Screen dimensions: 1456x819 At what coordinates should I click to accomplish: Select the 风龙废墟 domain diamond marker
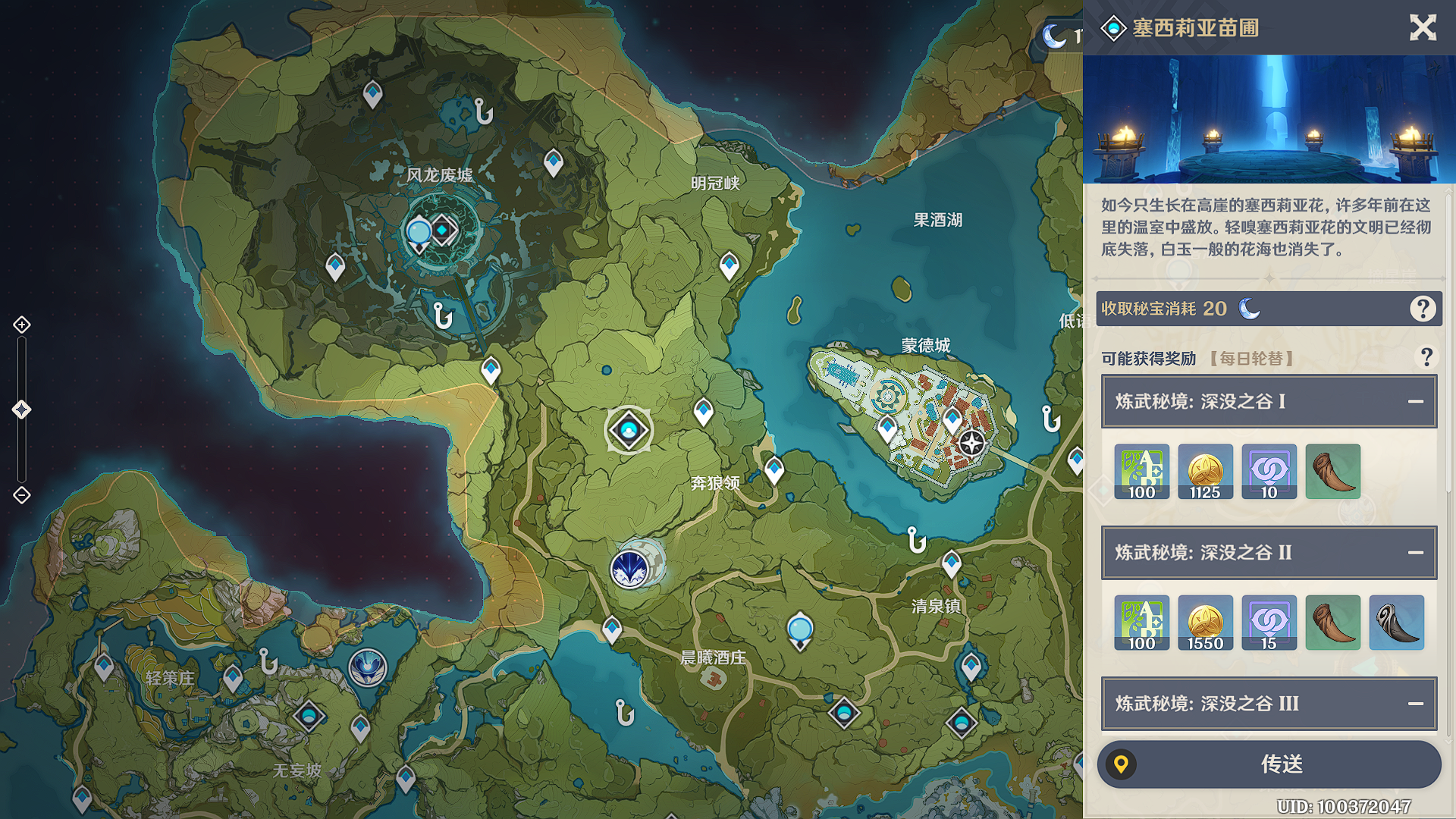click(443, 229)
